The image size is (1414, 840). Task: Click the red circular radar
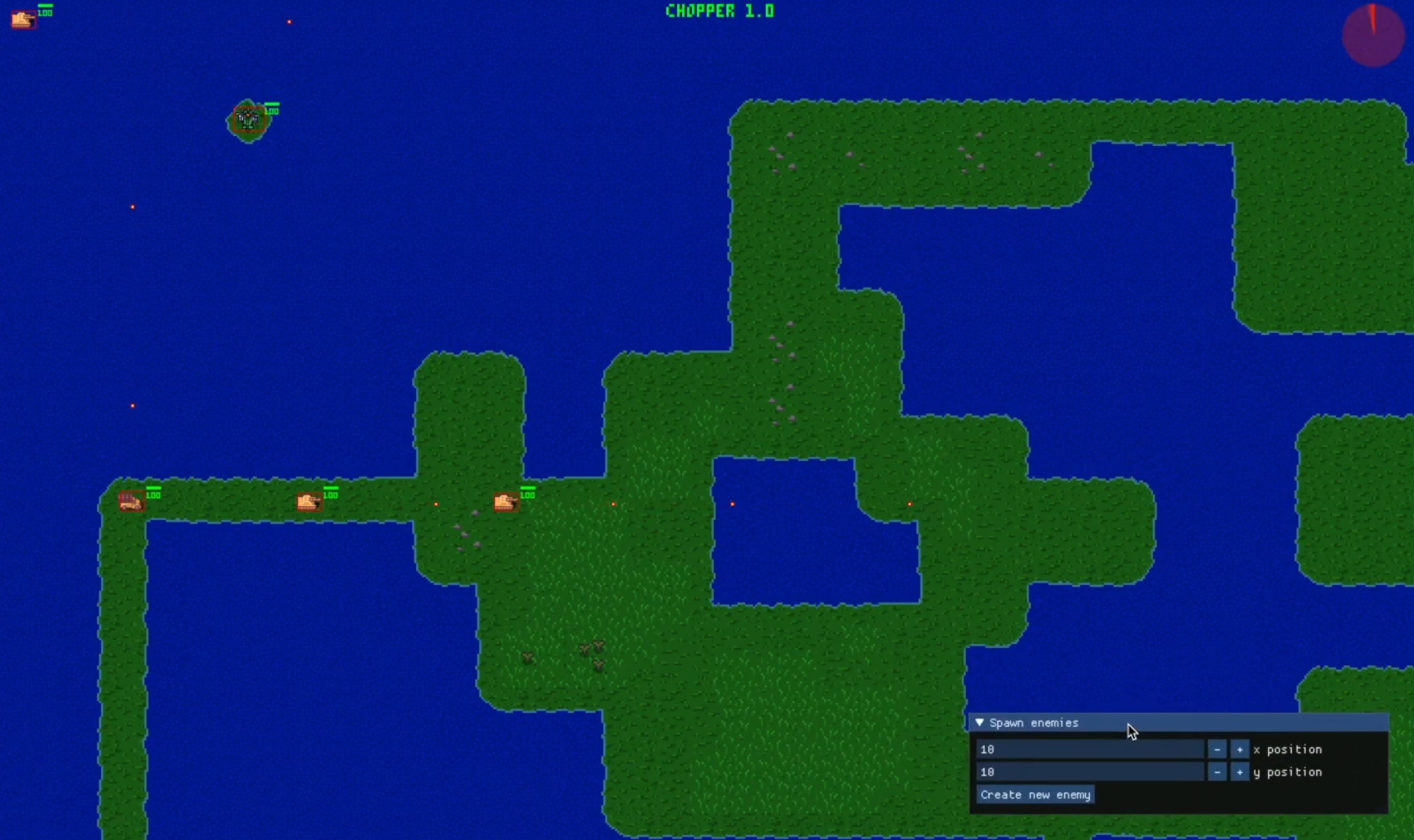click(1373, 35)
